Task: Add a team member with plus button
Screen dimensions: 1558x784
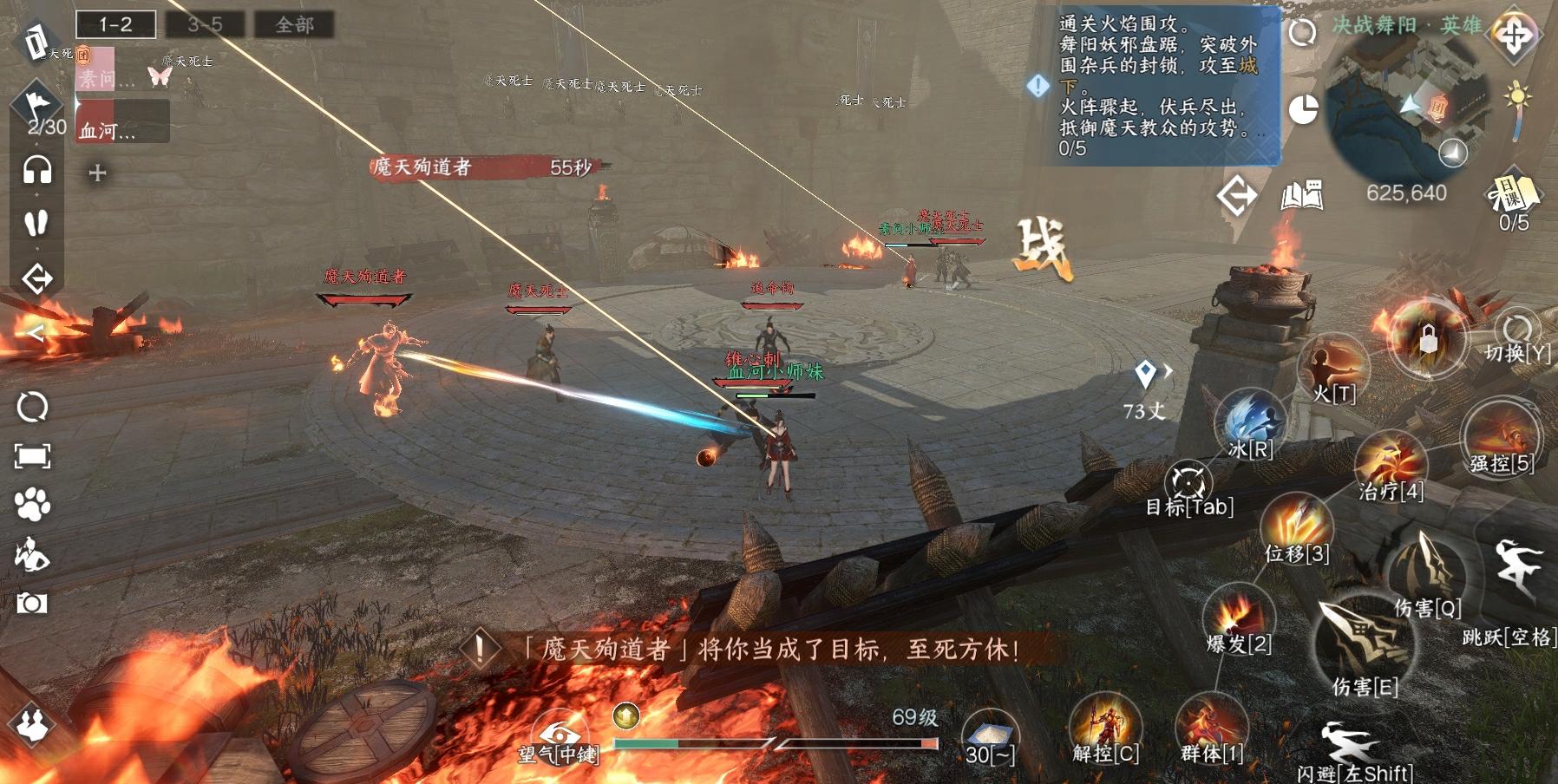Action: click(97, 173)
